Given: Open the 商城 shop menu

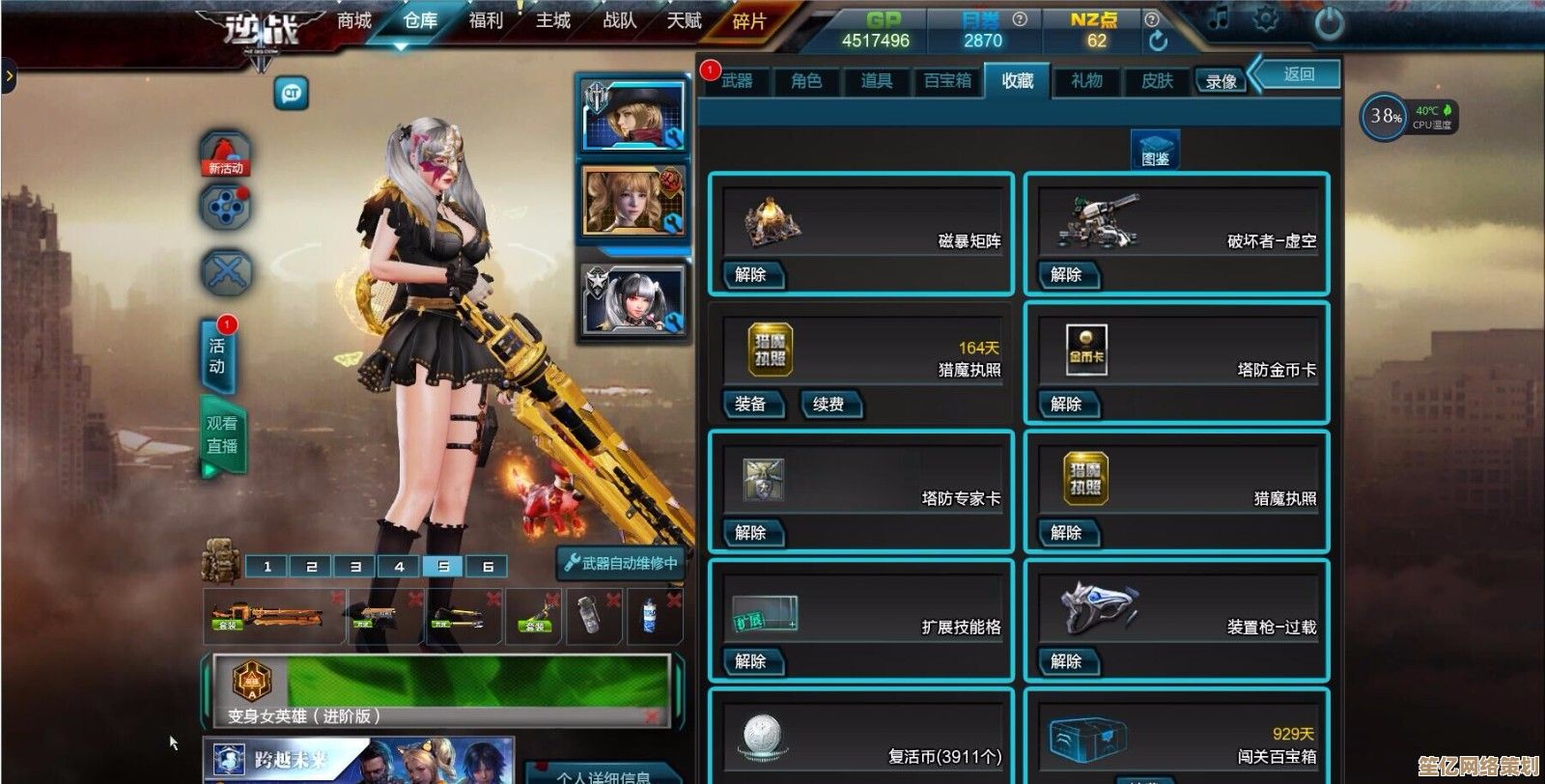Looking at the screenshot, I should pos(354,20).
